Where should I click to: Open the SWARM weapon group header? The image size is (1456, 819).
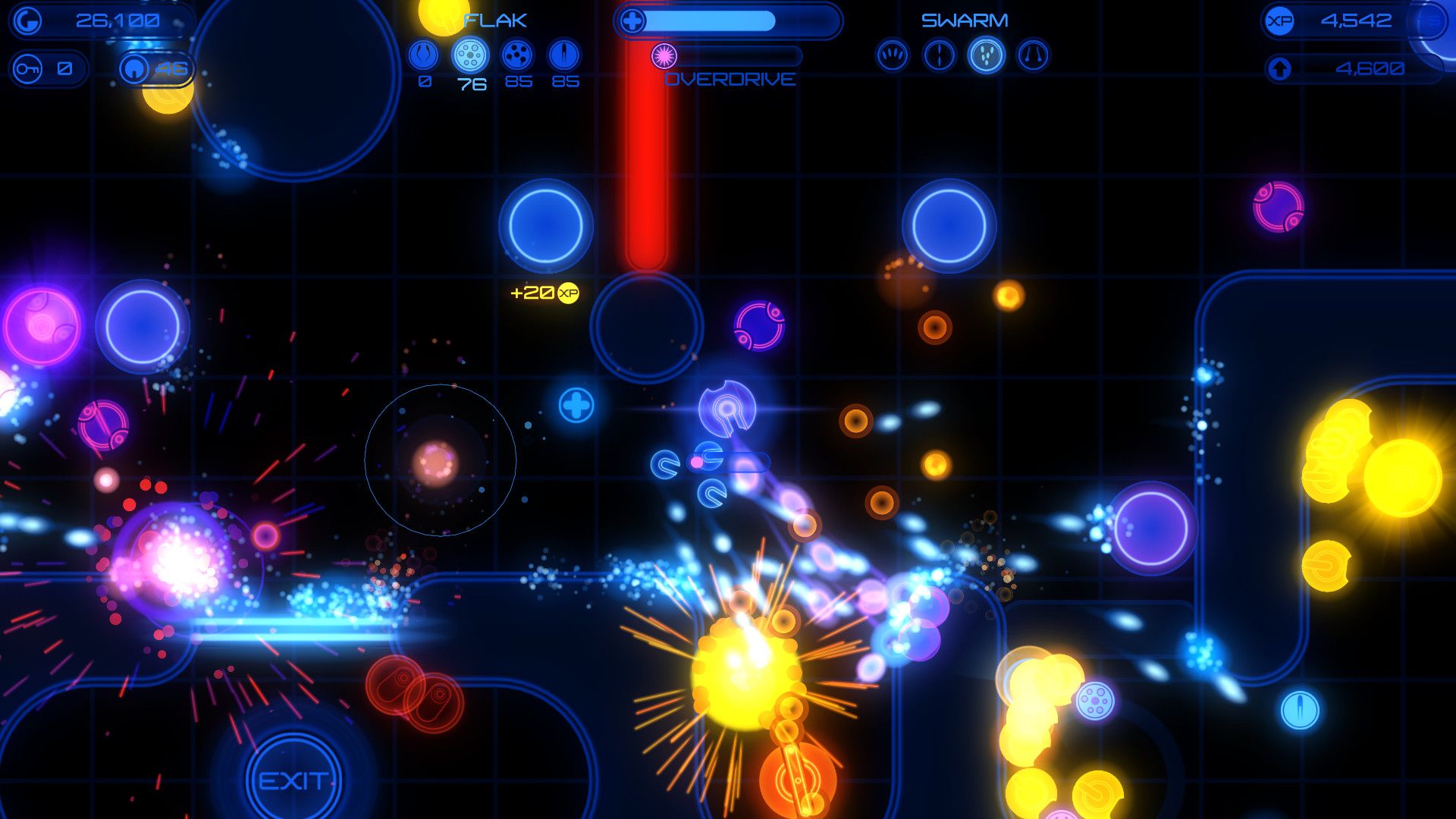click(965, 19)
